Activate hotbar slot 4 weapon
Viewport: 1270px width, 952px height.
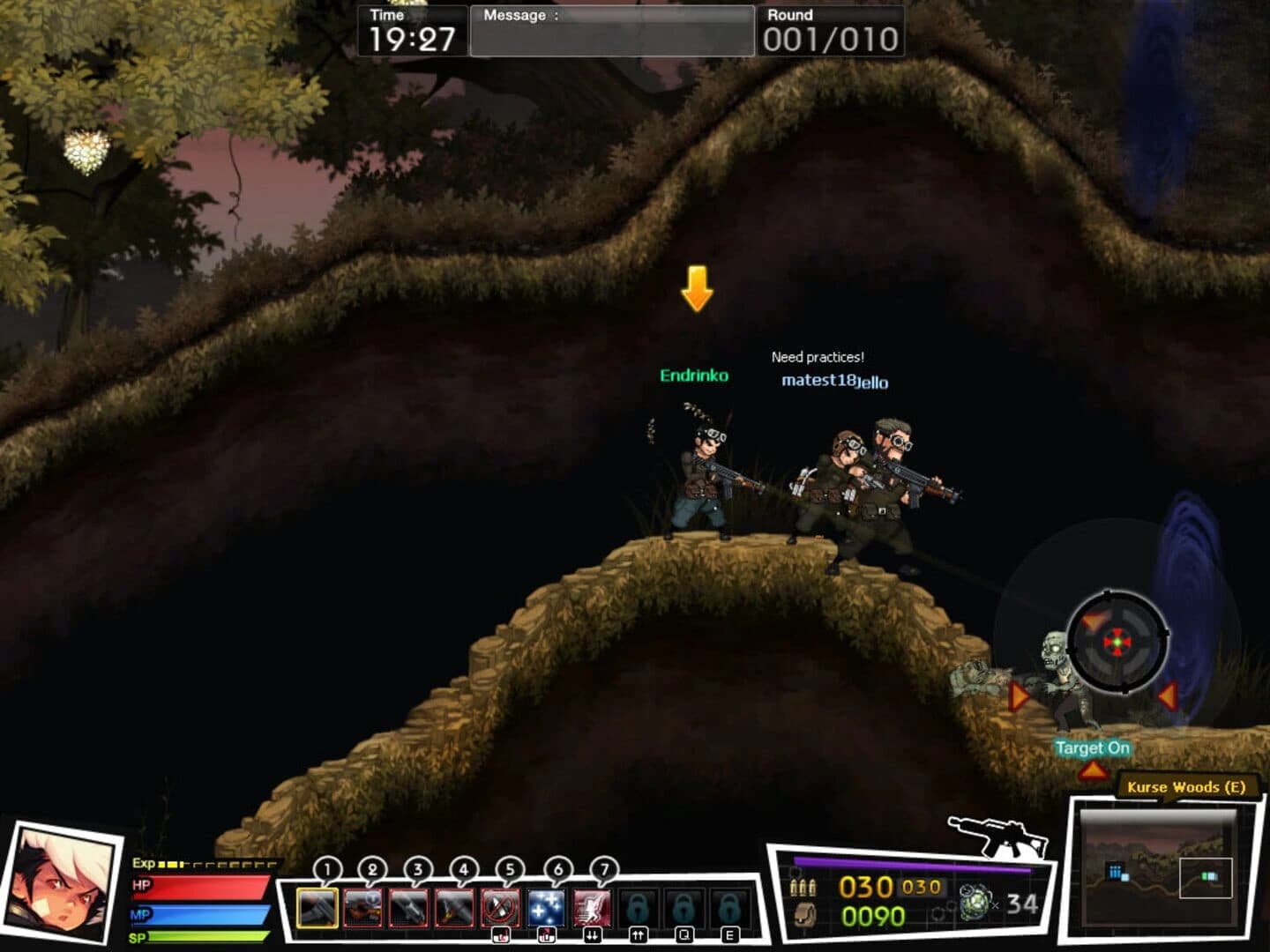click(454, 906)
